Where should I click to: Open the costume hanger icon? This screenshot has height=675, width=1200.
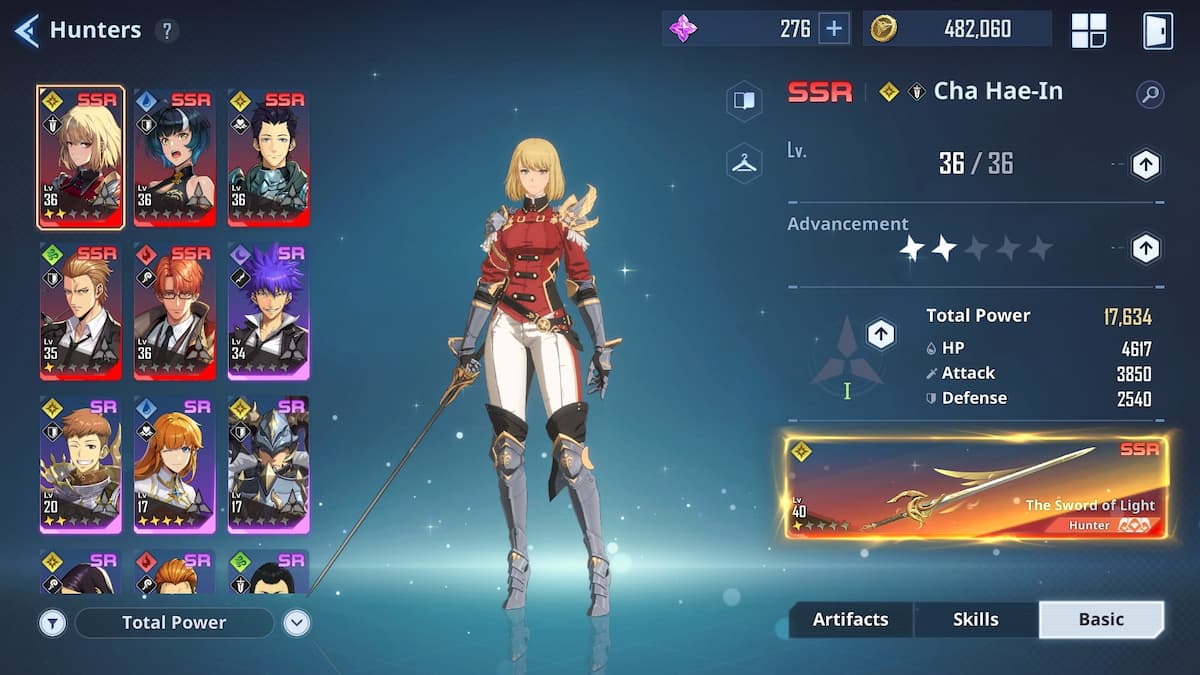[744, 163]
